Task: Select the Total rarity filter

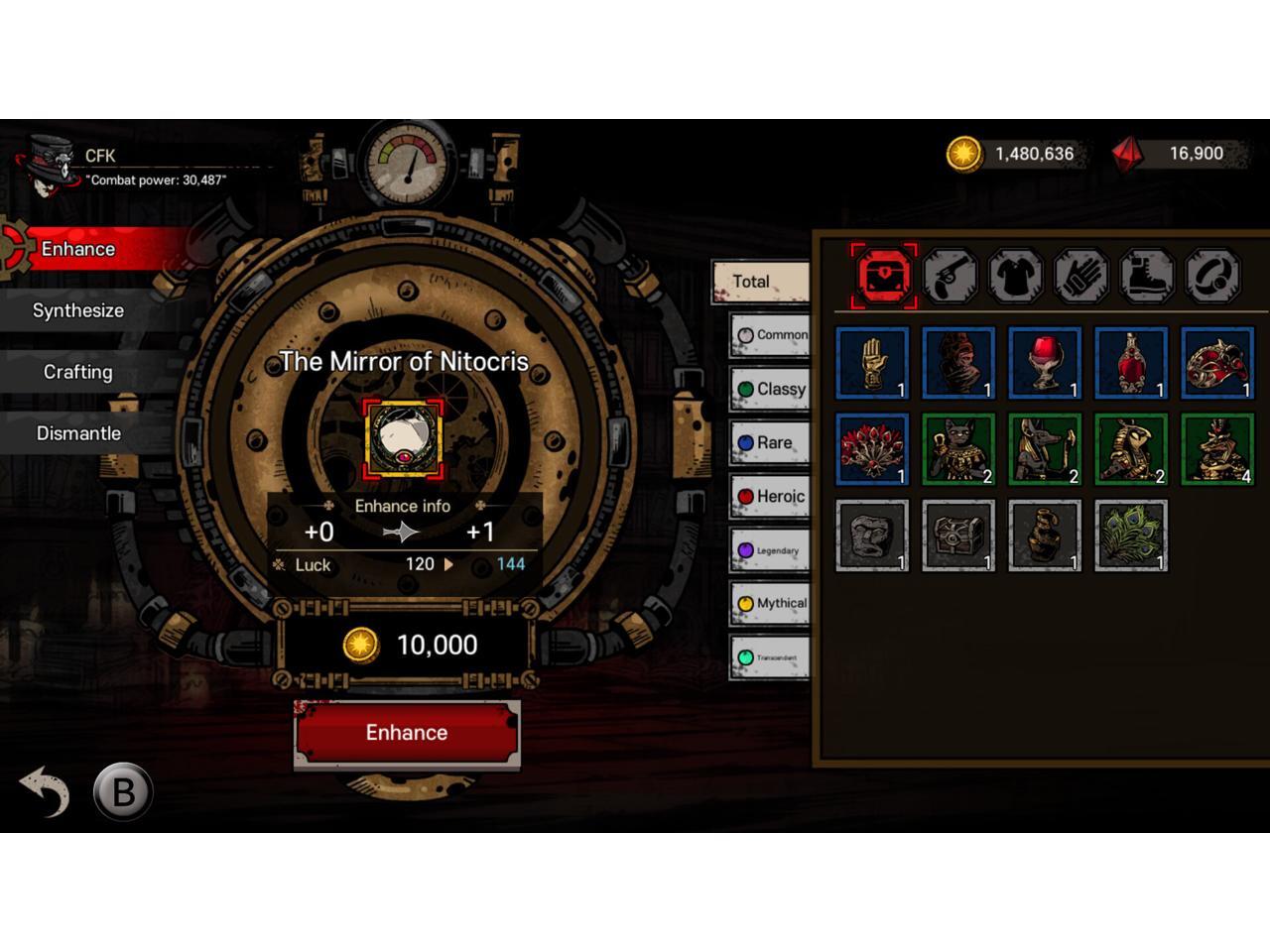Action: (760, 282)
